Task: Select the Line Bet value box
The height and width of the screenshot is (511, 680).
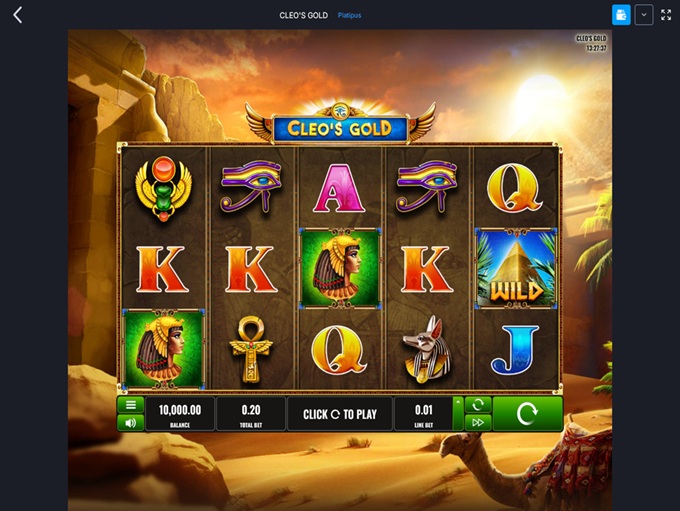Action: click(x=422, y=413)
